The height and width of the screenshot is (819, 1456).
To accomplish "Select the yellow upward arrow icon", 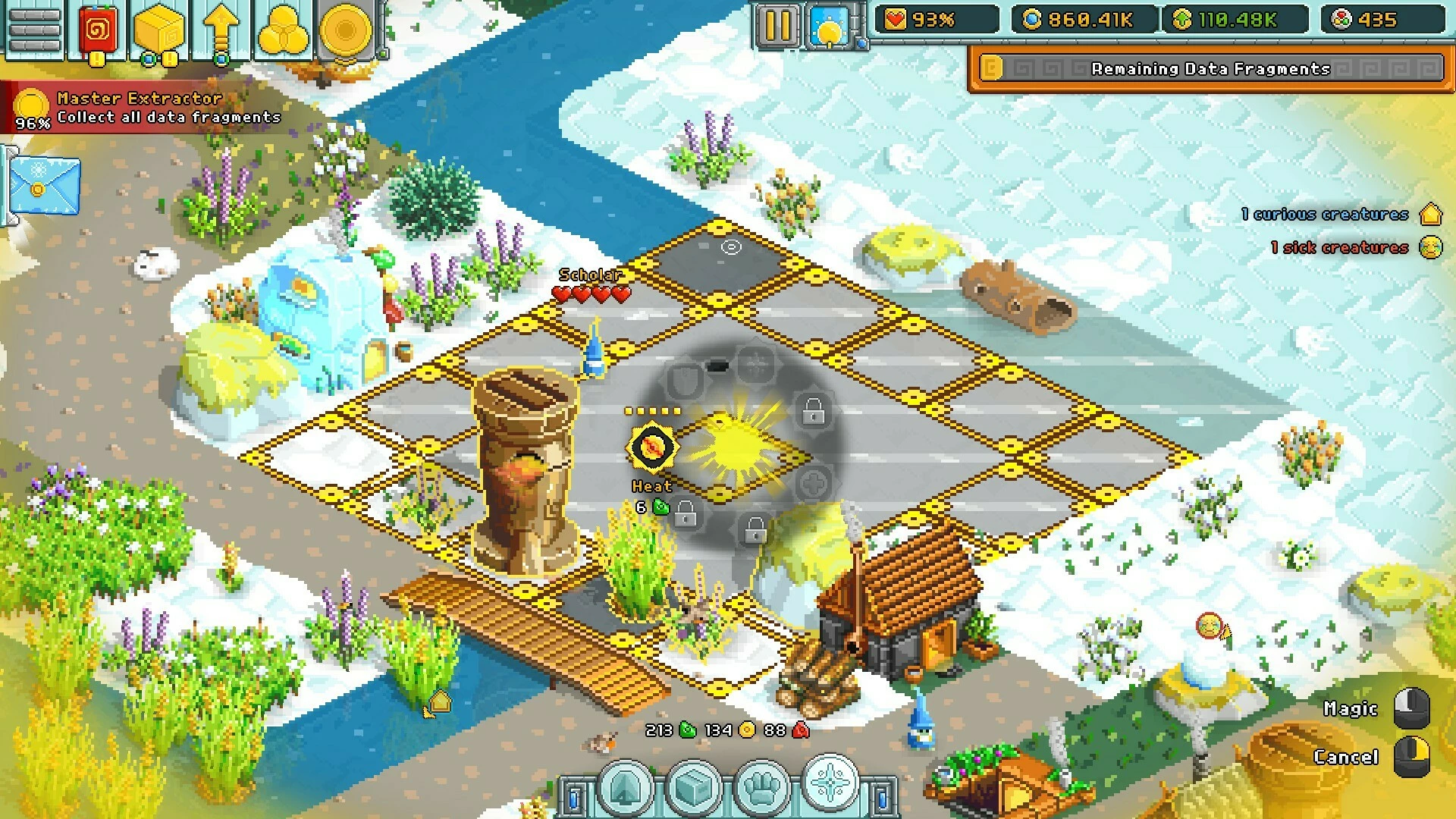I will pyautogui.click(x=221, y=30).
